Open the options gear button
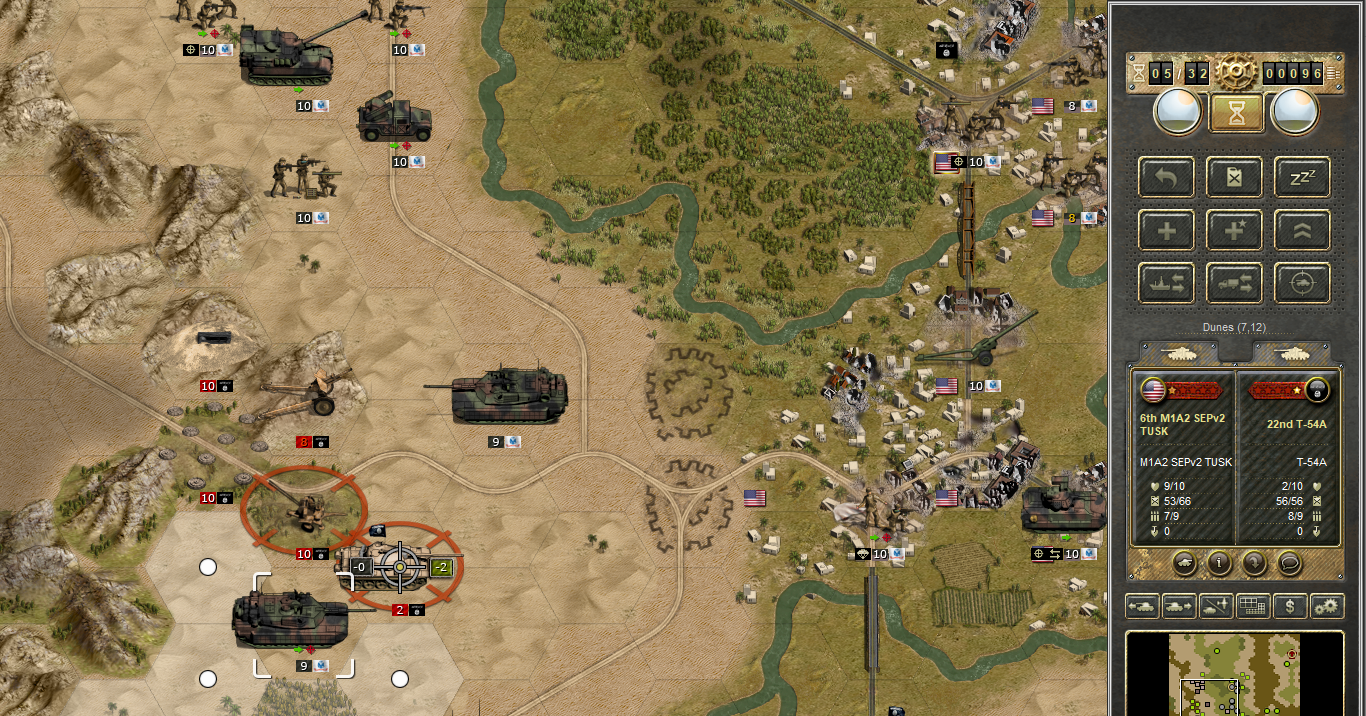 pos(1327,606)
